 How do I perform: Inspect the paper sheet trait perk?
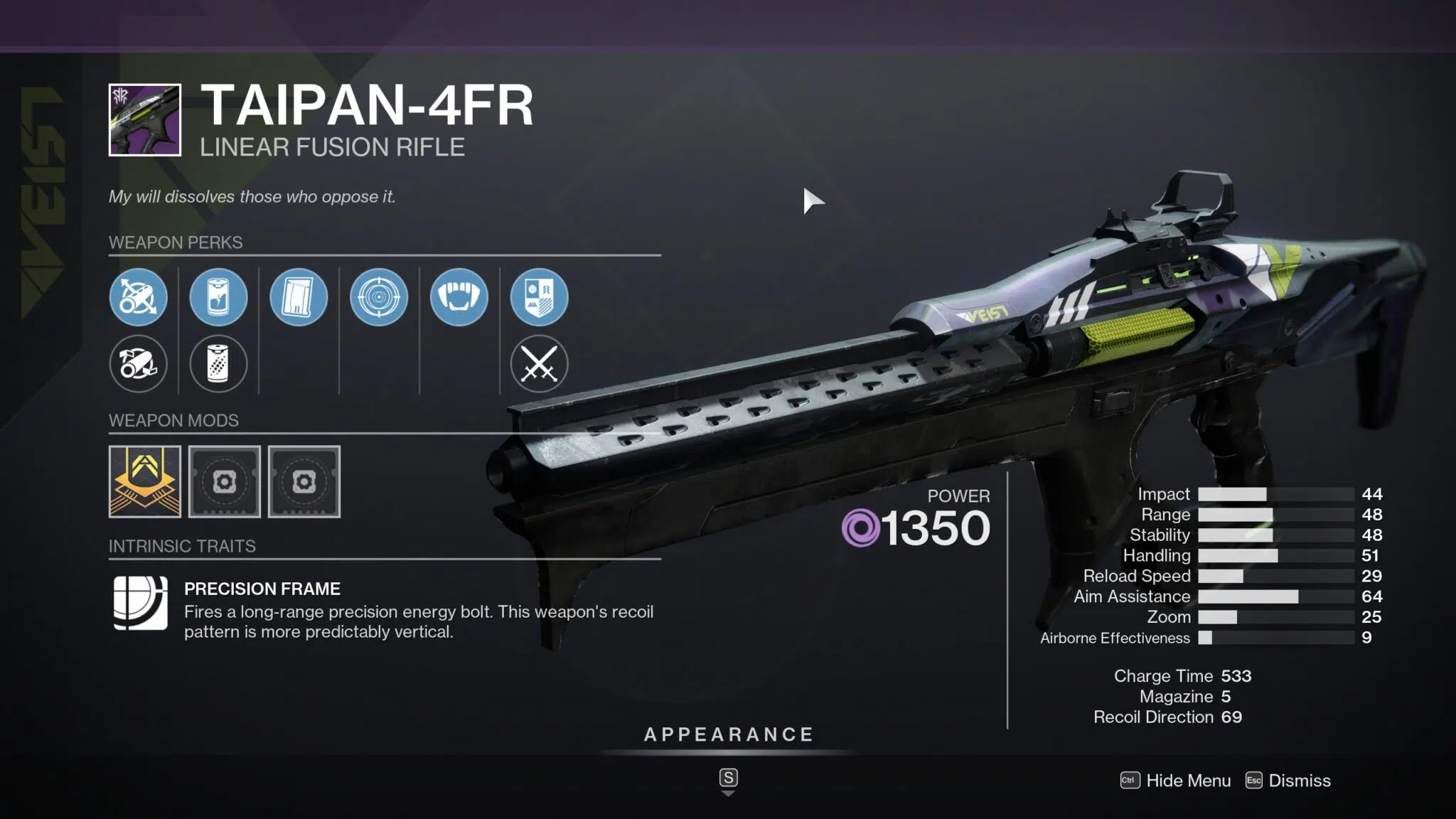pos(299,297)
